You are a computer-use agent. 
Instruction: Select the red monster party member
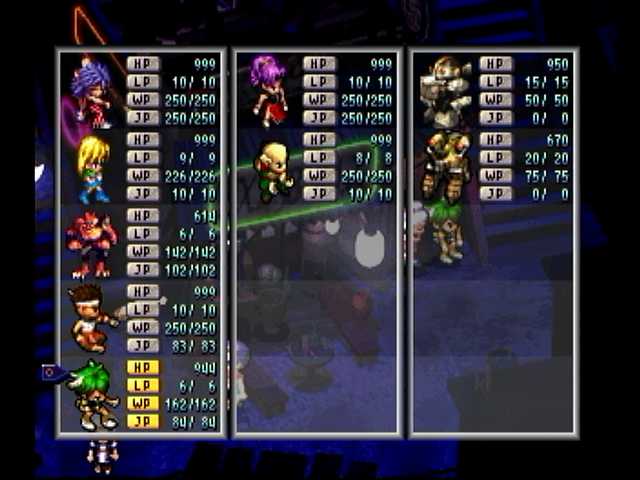point(92,243)
